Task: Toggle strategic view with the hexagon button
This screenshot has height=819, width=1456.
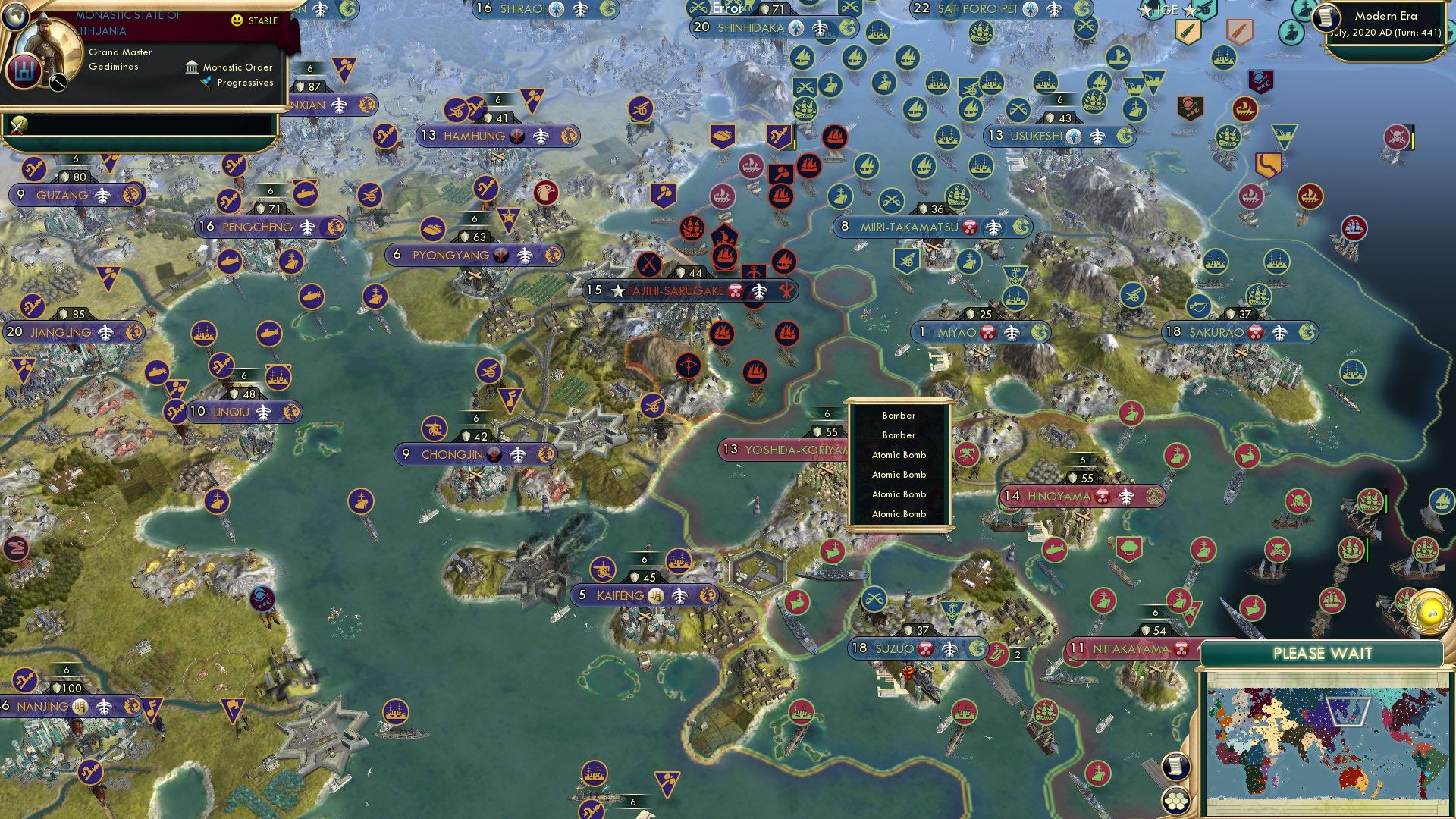Action: [1175, 801]
